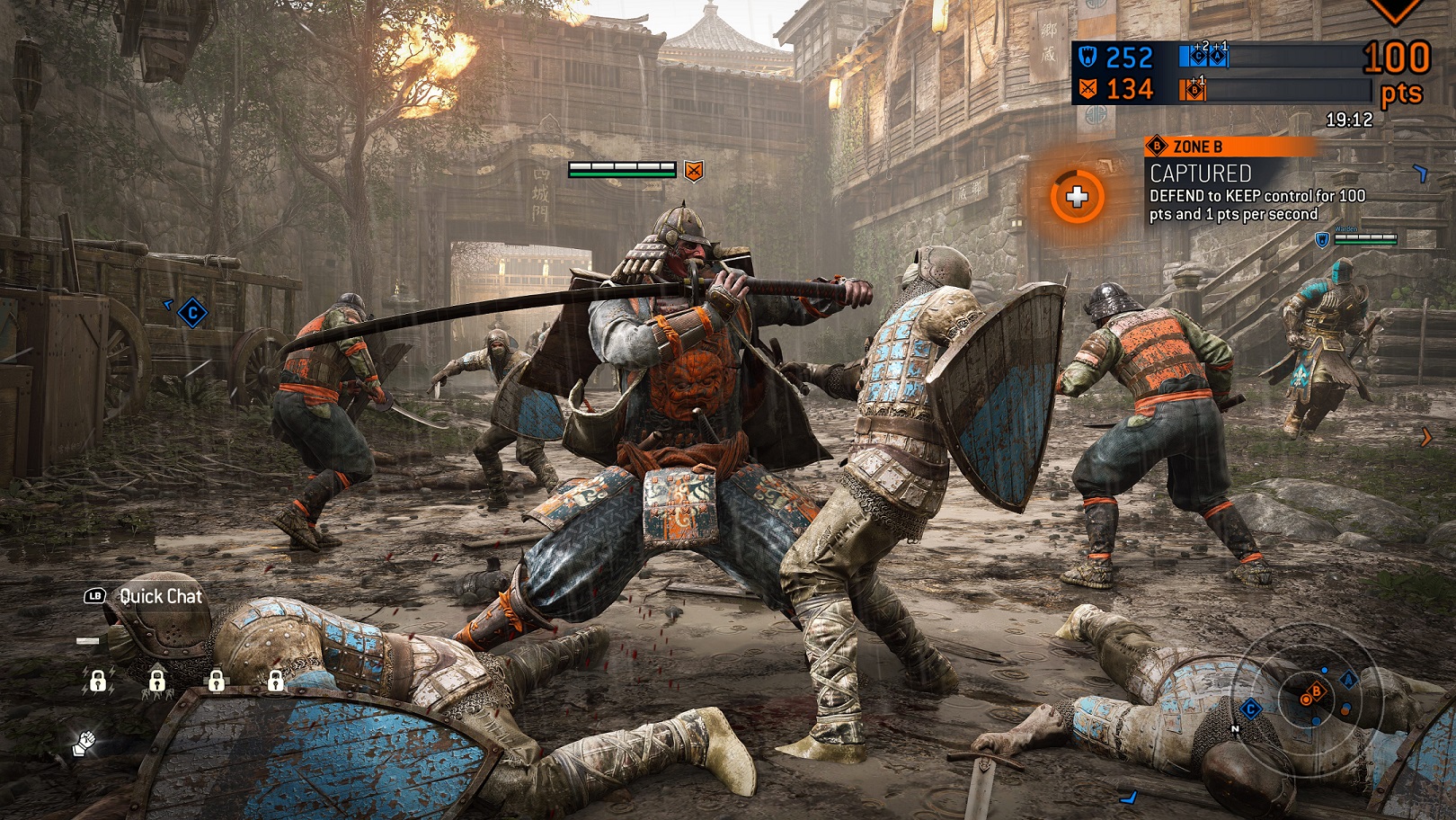The height and width of the screenshot is (820, 1456).
Task: Select orange zone B marker on the minimap
Action: 1316,691
